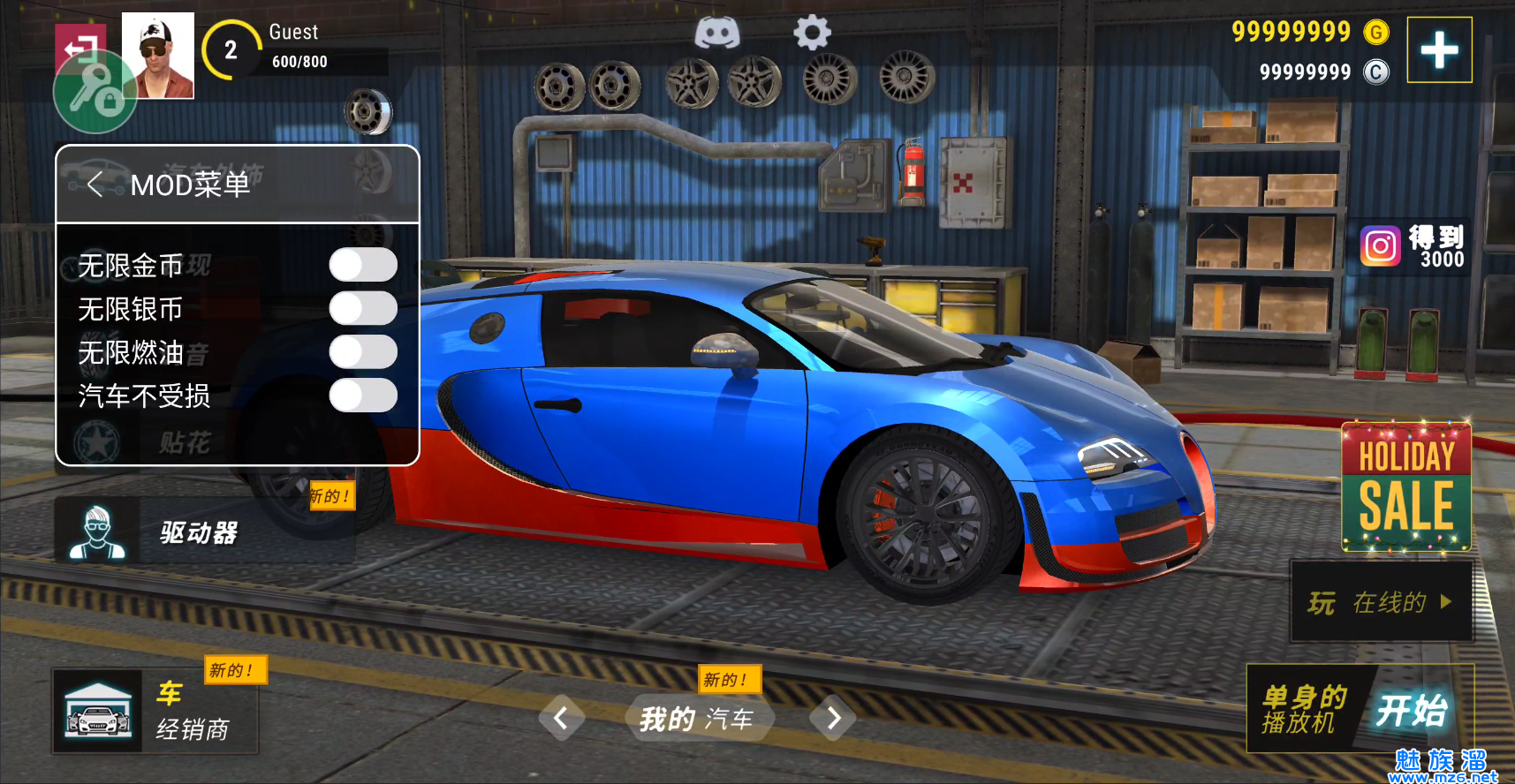The image size is (1515, 784).
Task: Select the 我的 汽车 my cars label
Action: [697, 719]
